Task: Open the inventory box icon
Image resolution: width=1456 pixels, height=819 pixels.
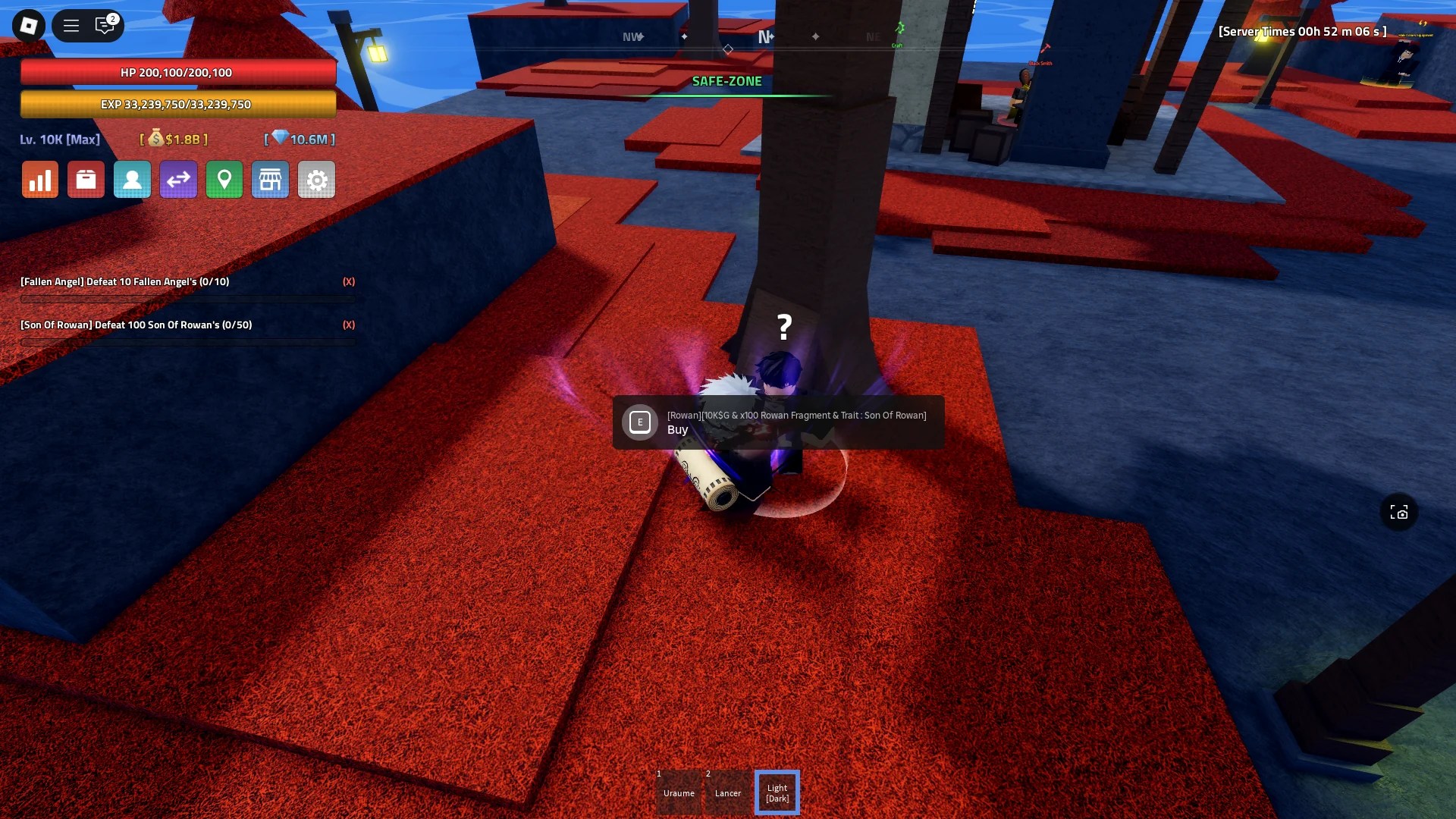Action: coord(86,179)
